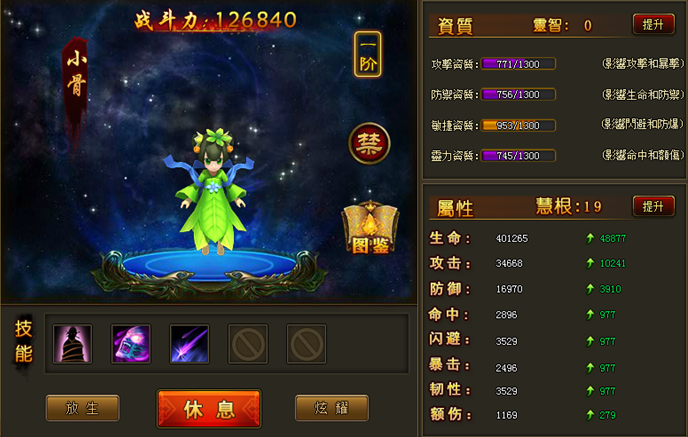This screenshot has width=688, height=437.
Task: Click the red 休息 rest button
Action: click(209, 409)
